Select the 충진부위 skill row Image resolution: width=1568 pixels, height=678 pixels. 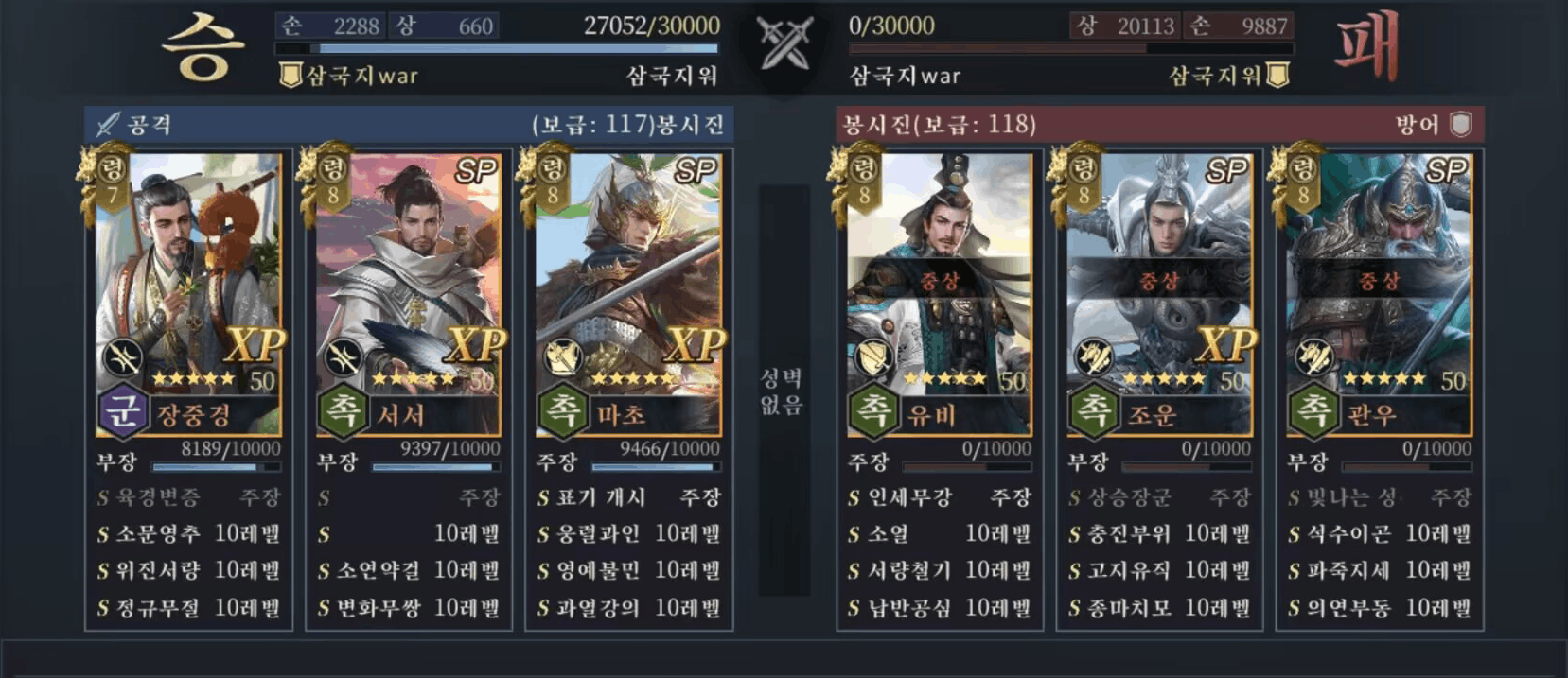pos(1159,534)
